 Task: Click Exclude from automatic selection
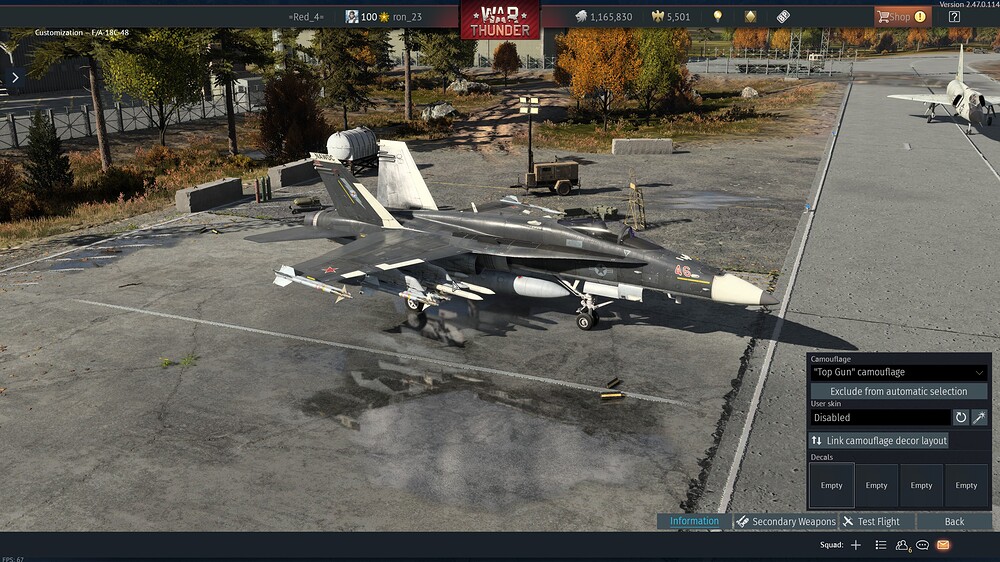click(x=898, y=391)
